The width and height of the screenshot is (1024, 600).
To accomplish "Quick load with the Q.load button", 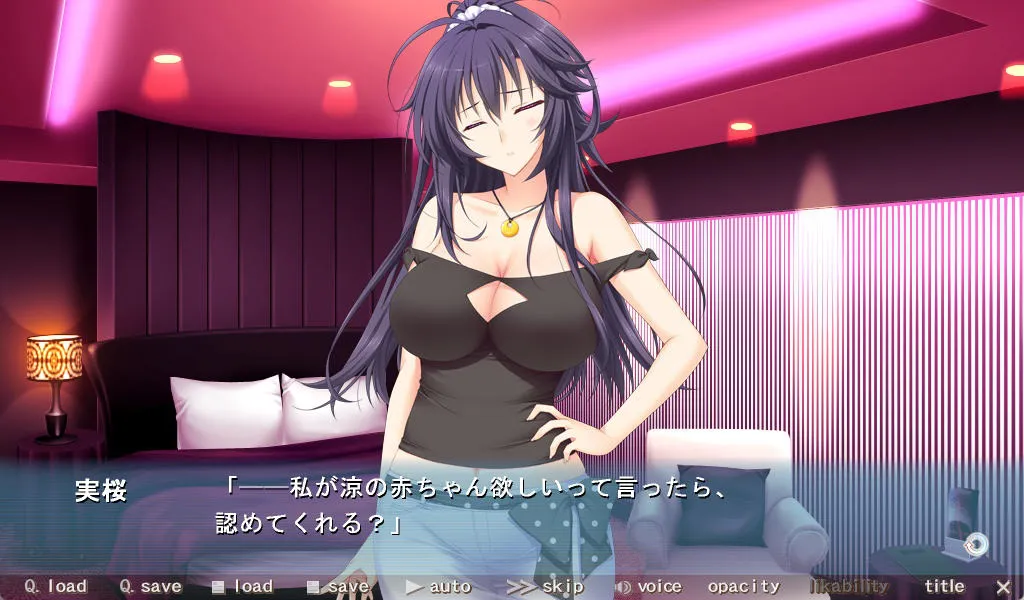I will pos(56,587).
